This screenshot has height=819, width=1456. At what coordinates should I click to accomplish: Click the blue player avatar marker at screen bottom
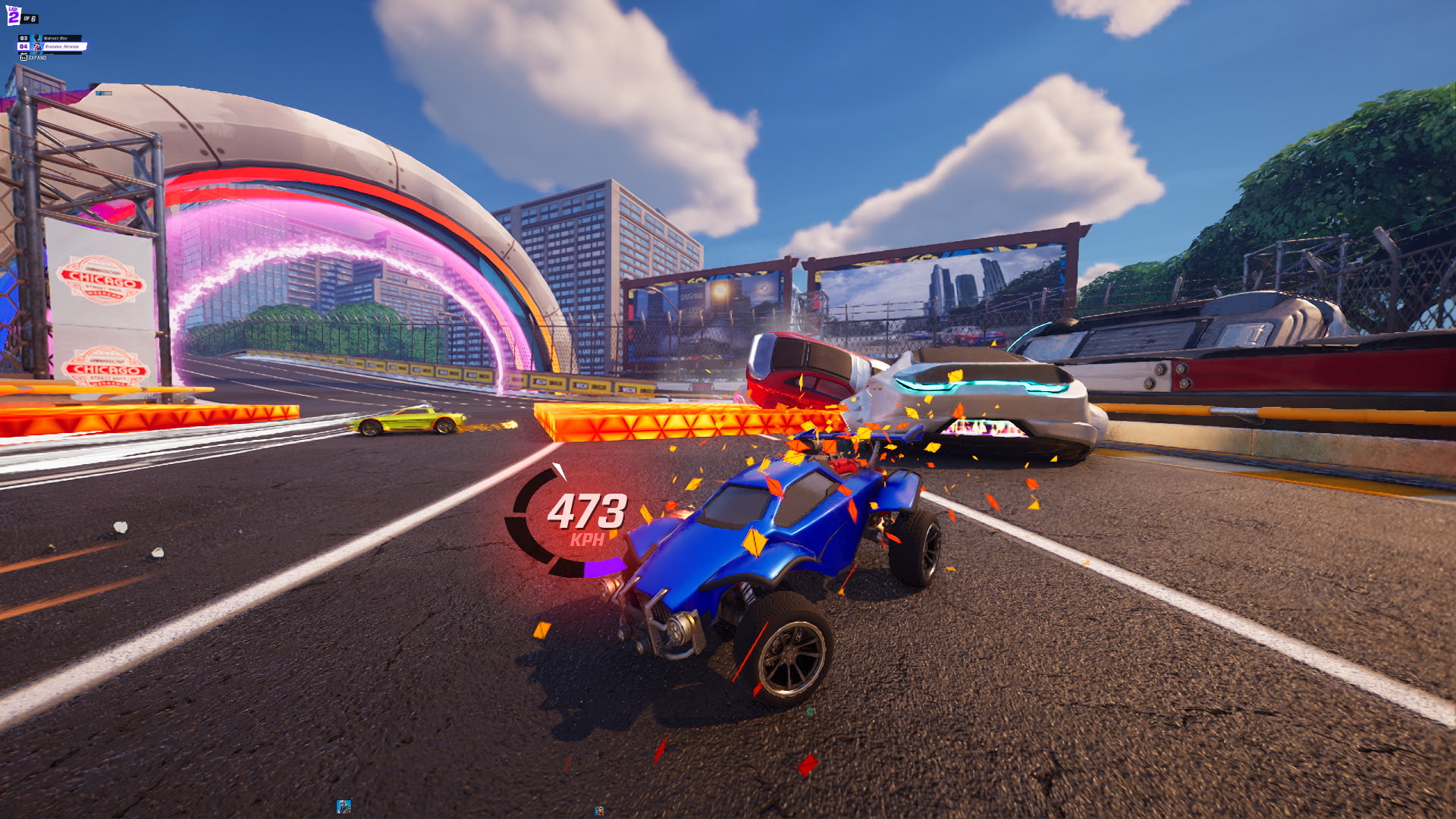point(344,806)
